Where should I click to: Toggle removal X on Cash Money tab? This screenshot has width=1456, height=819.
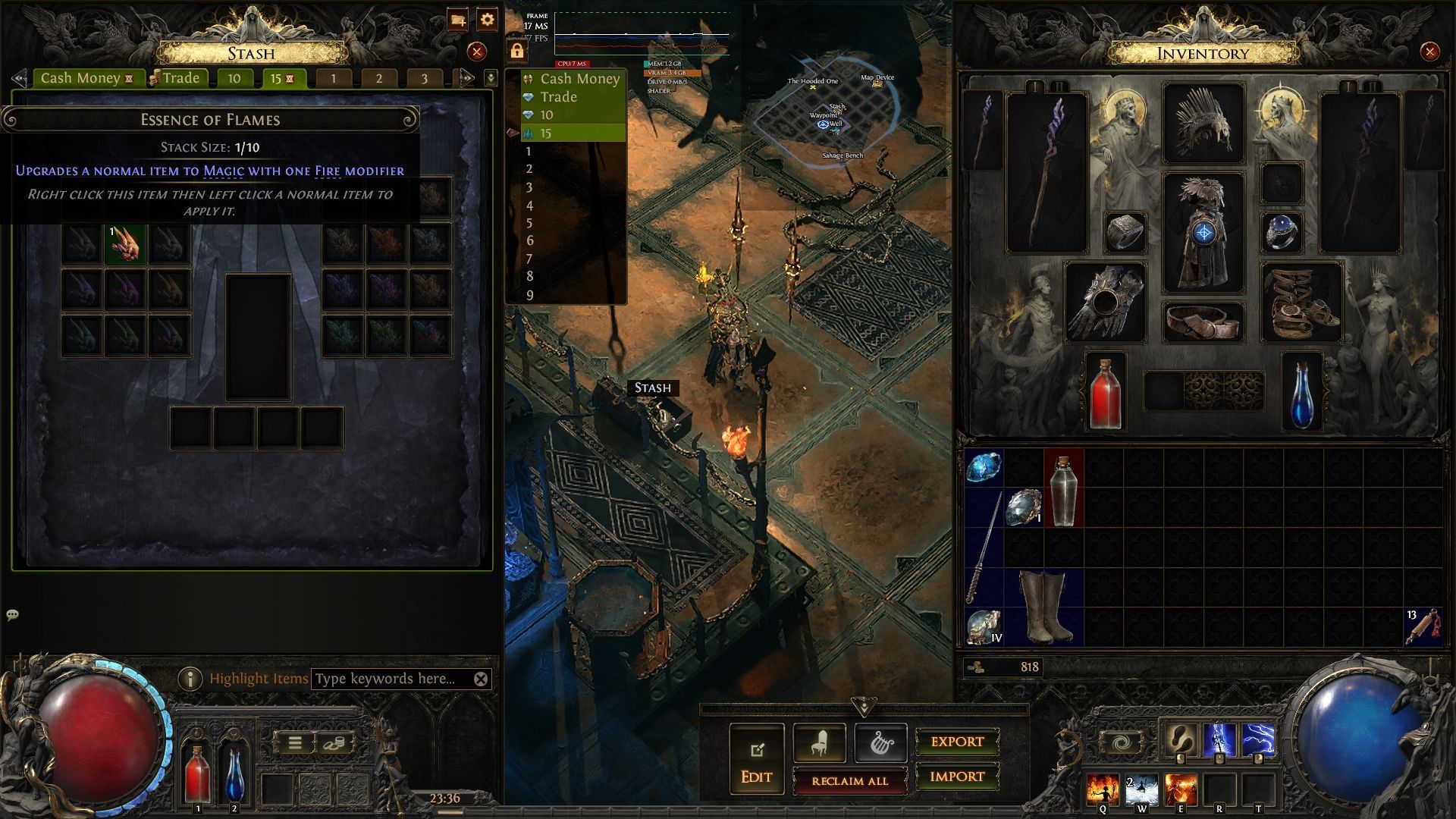131,77
